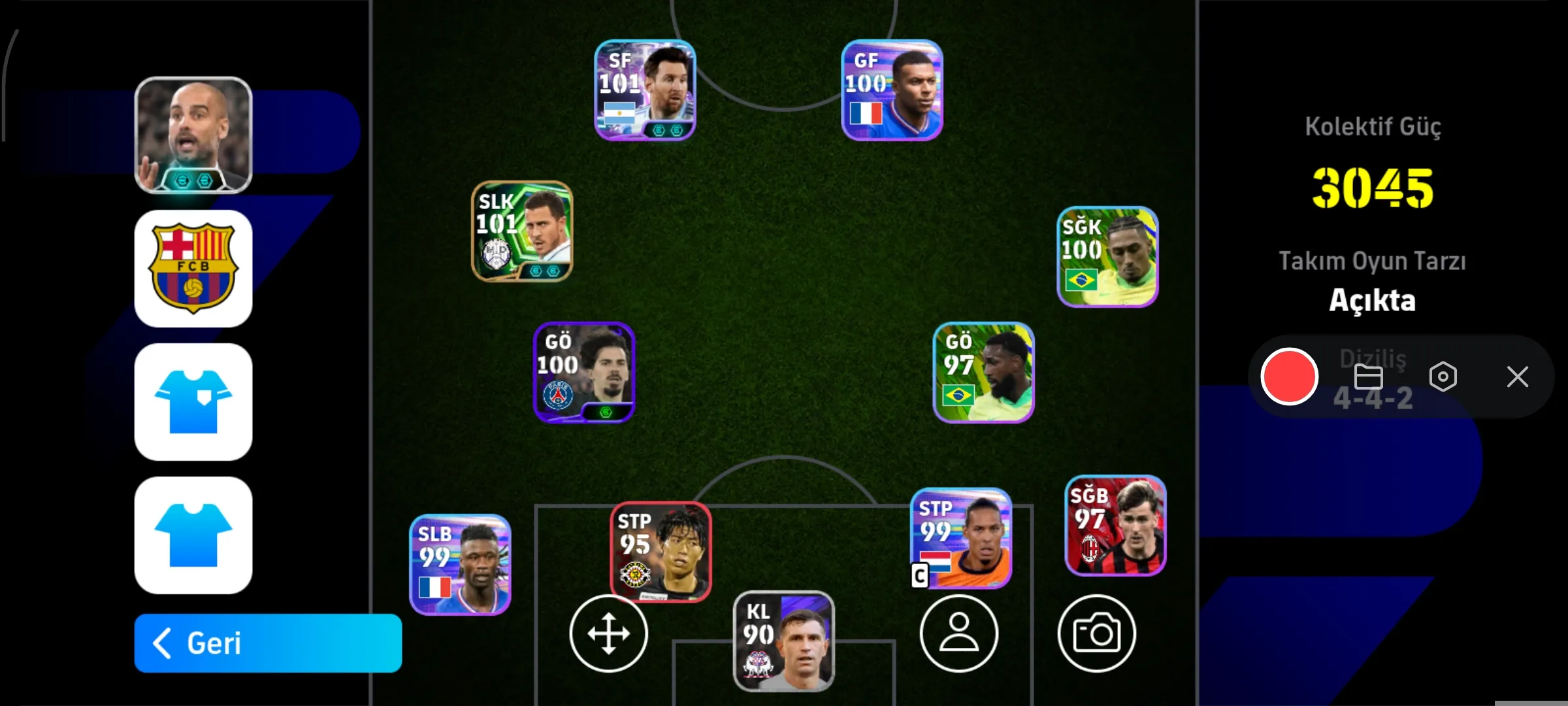The width and height of the screenshot is (1568, 706).
Task: Select manager Guardiola's portrait in sidebar
Action: coord(193,133)
